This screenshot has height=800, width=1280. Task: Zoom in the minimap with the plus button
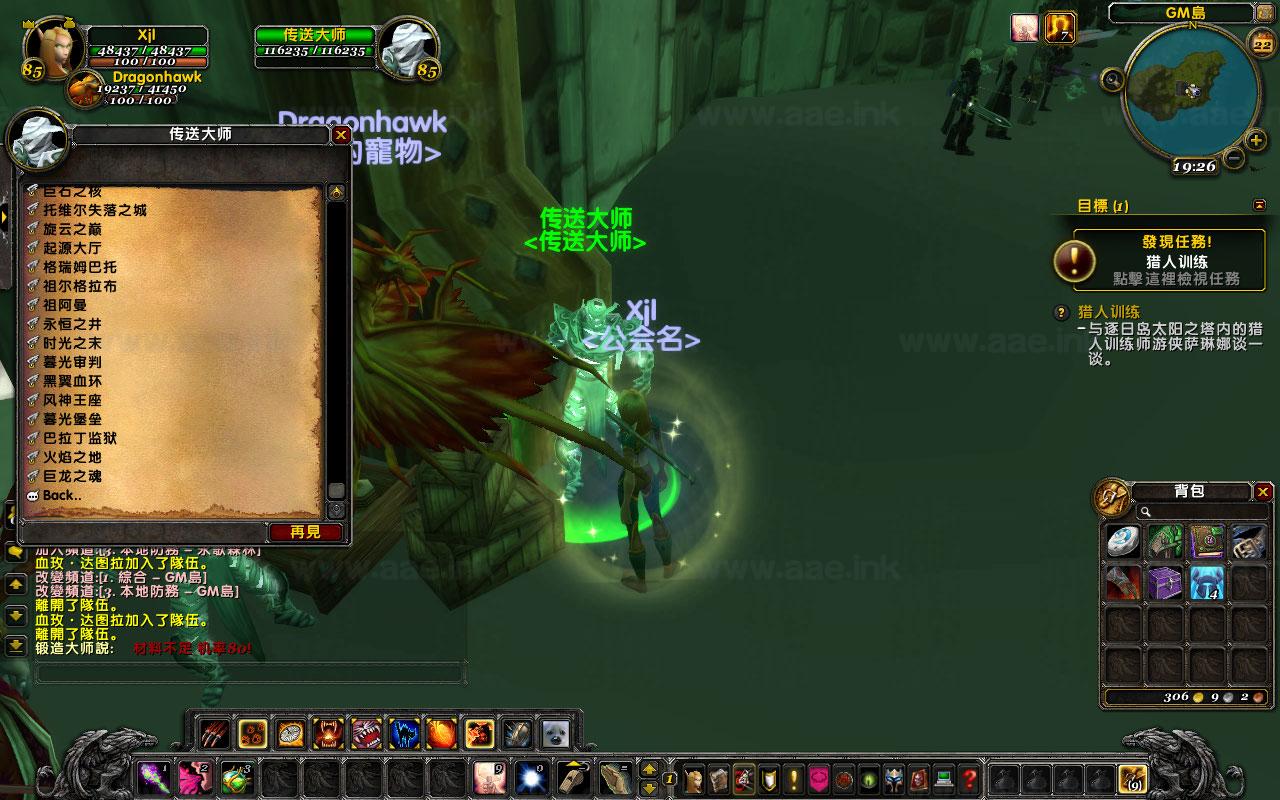1256,140
